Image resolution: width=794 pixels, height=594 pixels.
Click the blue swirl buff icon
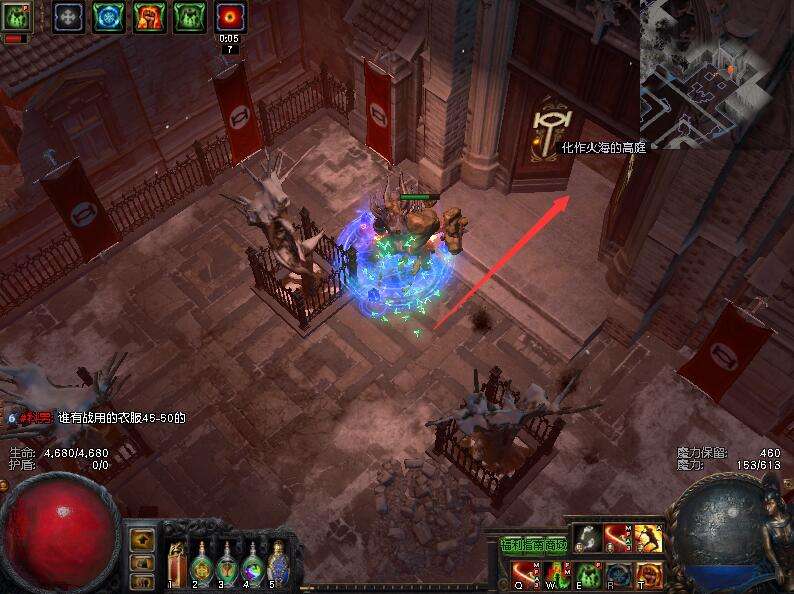pyautogui.click(x=108, y=16)
